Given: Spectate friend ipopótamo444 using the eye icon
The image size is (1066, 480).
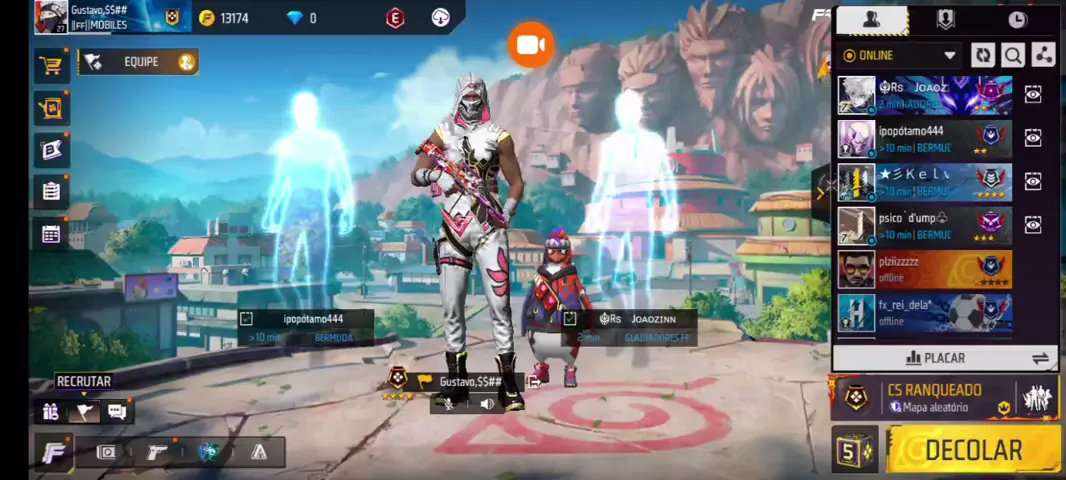Looking at the screenshot, I should [1033, 138].
